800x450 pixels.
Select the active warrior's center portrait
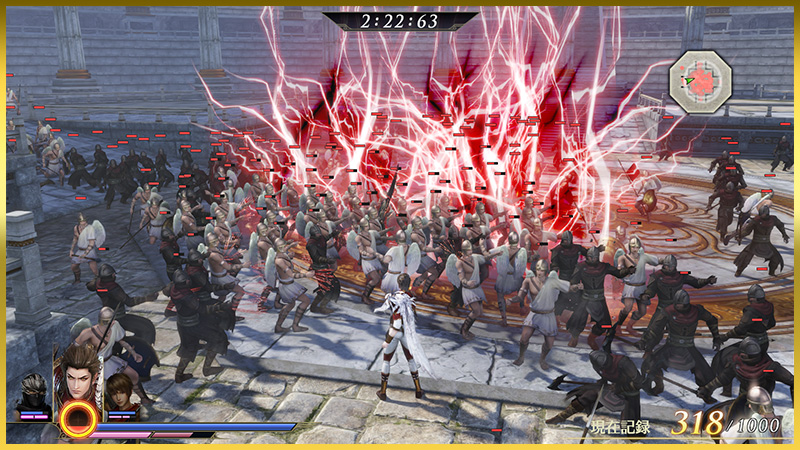78,375
